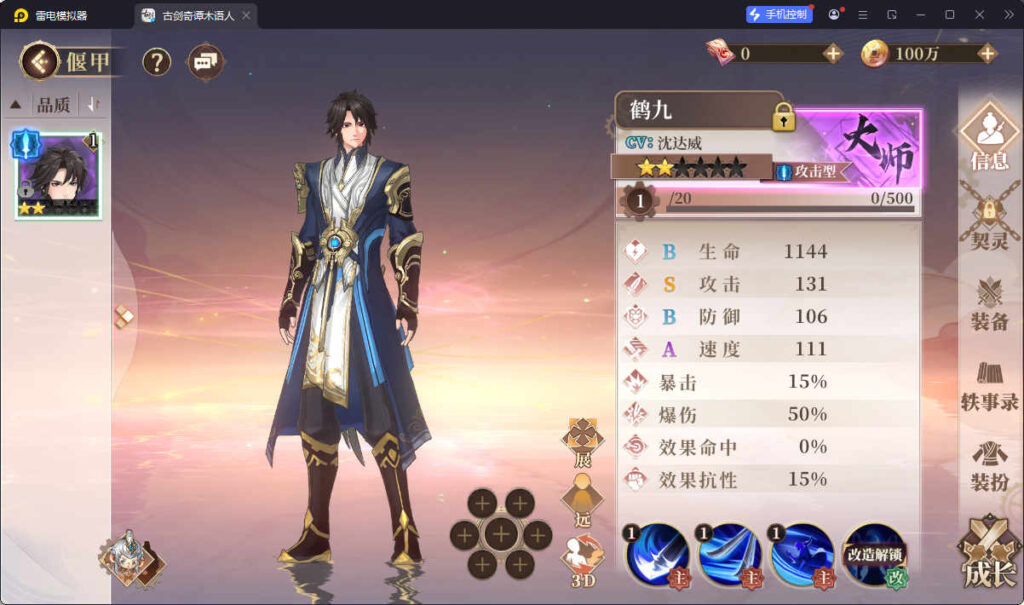Add more scroll tickets with plus button
This screenshot has height=605, width=1024.
point(833,54)
